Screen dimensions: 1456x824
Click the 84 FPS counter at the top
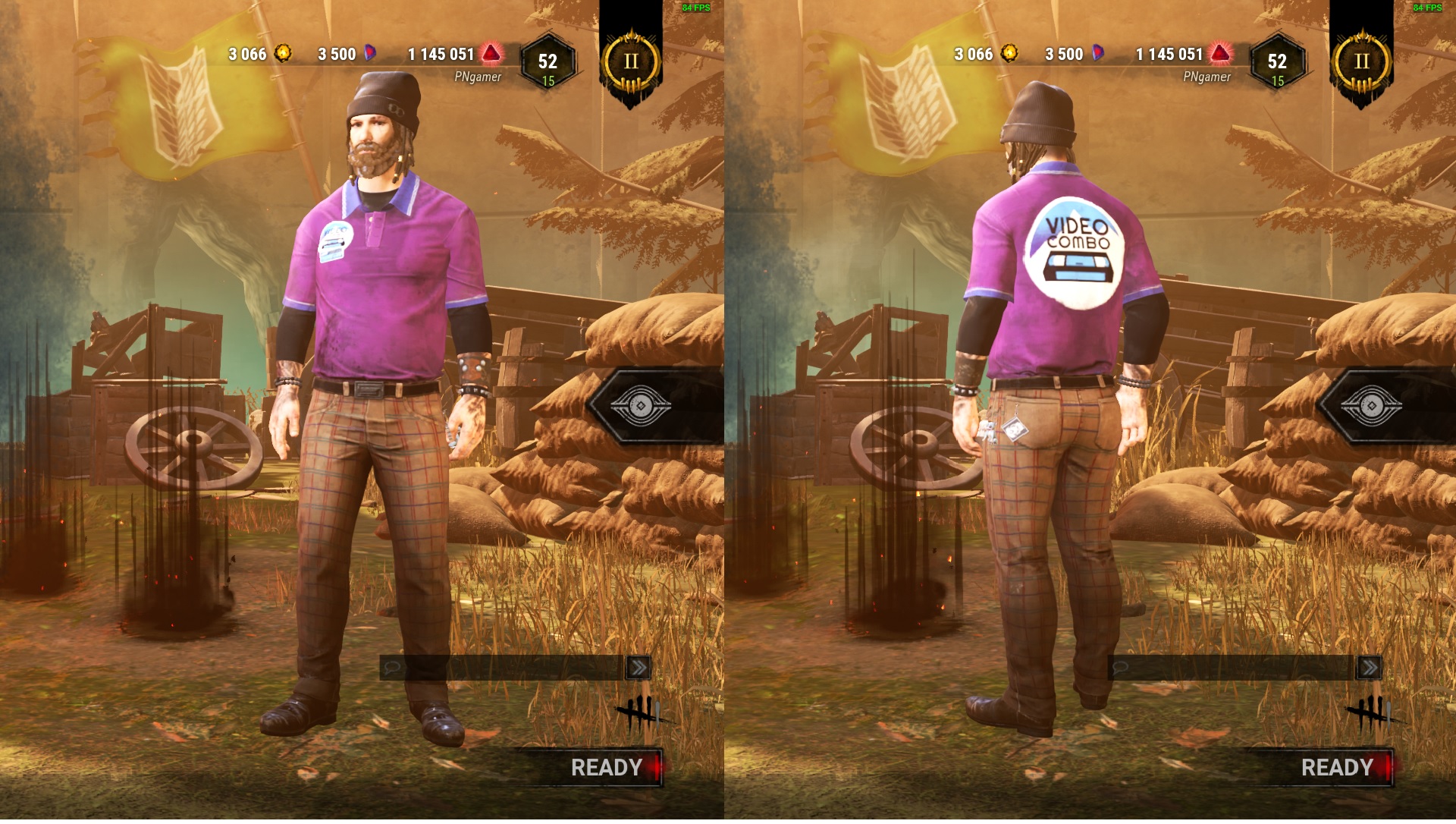(697, 9)
